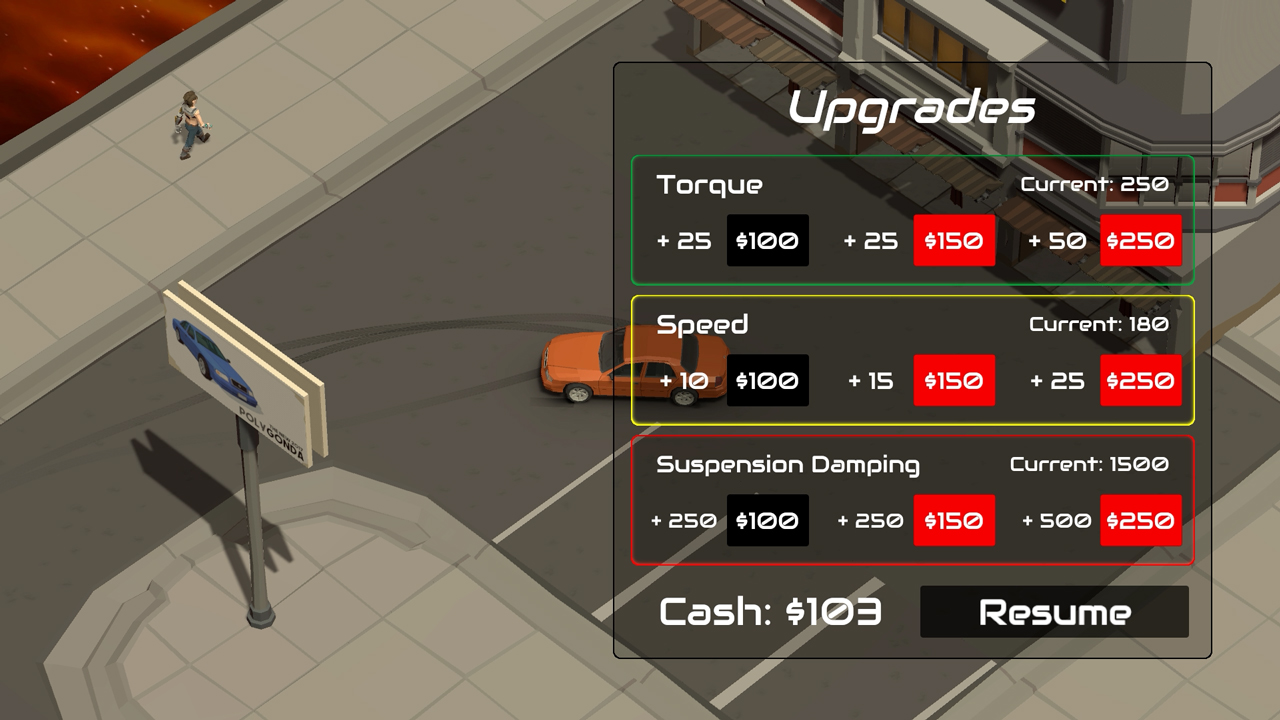
Task: Purchase the +25 Speed upgrade for $250
Action: (x=1140, y=380)
